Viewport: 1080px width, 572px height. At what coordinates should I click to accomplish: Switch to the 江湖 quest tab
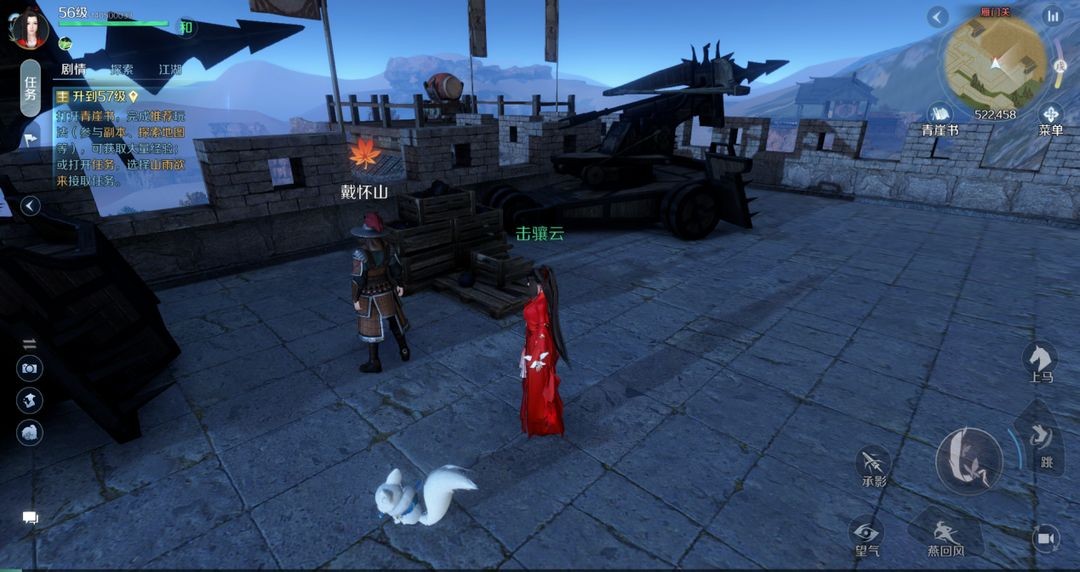coord(170,70)
